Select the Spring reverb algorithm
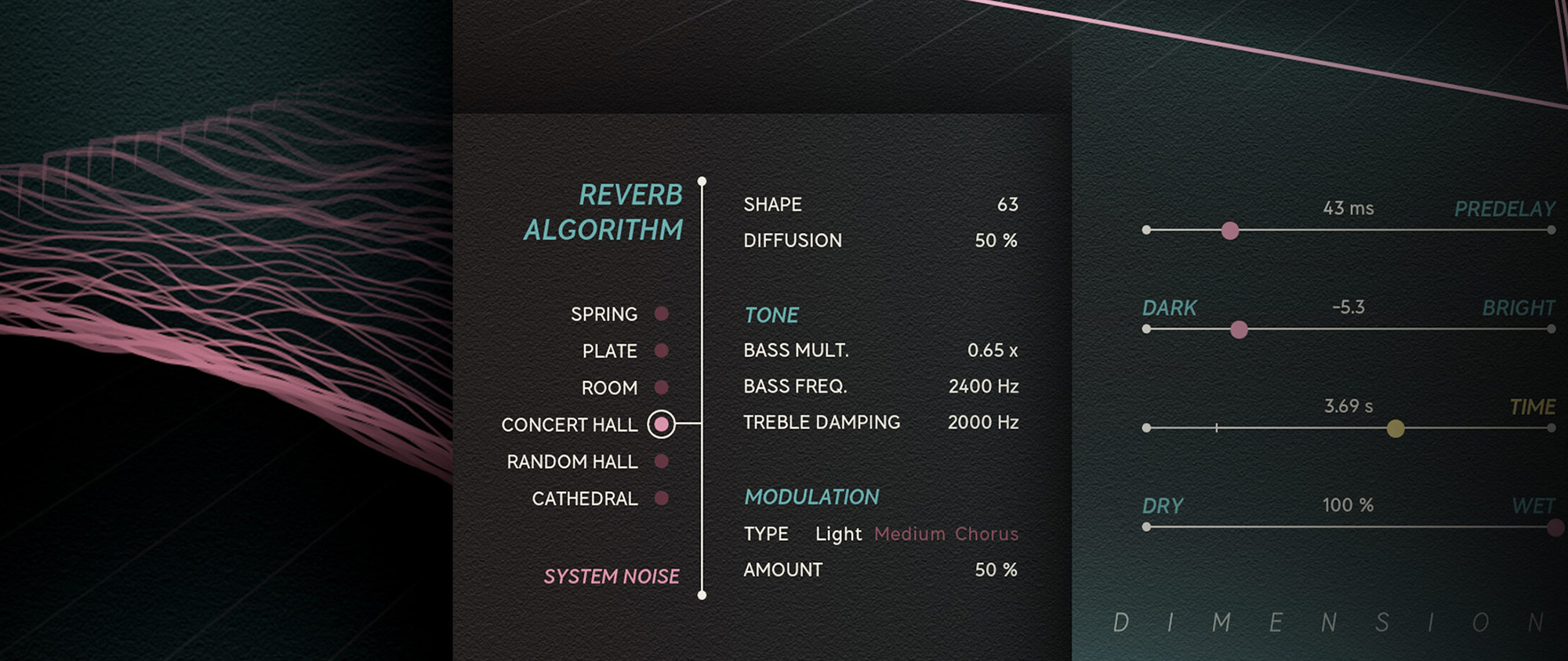The height and width of the screenshot is (661, 1568). pyautogui.click(x=661, y=313)
